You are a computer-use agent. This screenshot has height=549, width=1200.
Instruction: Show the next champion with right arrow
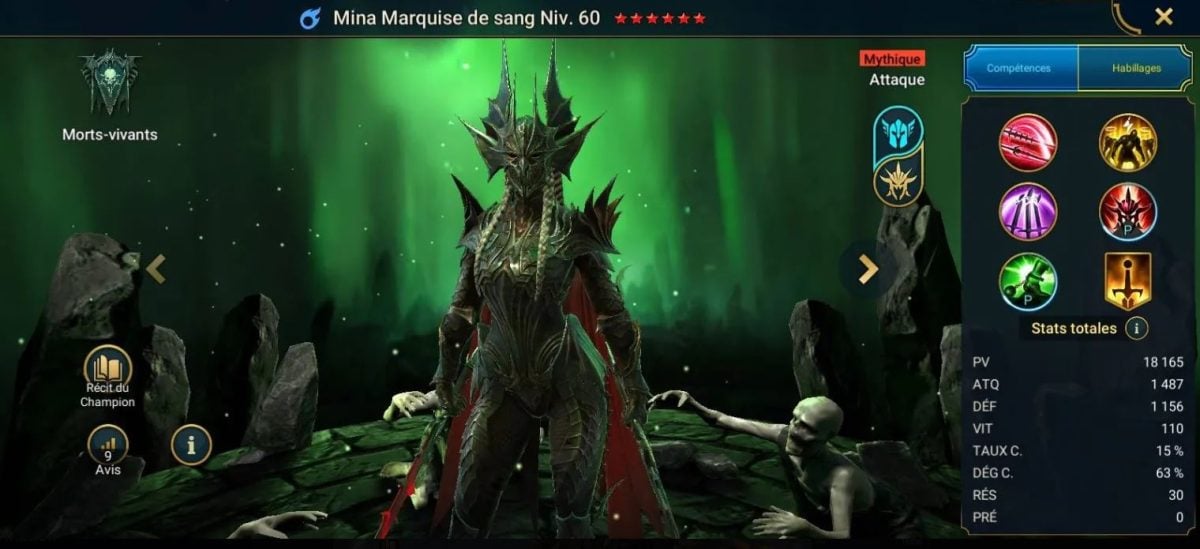tap(868, 268)
